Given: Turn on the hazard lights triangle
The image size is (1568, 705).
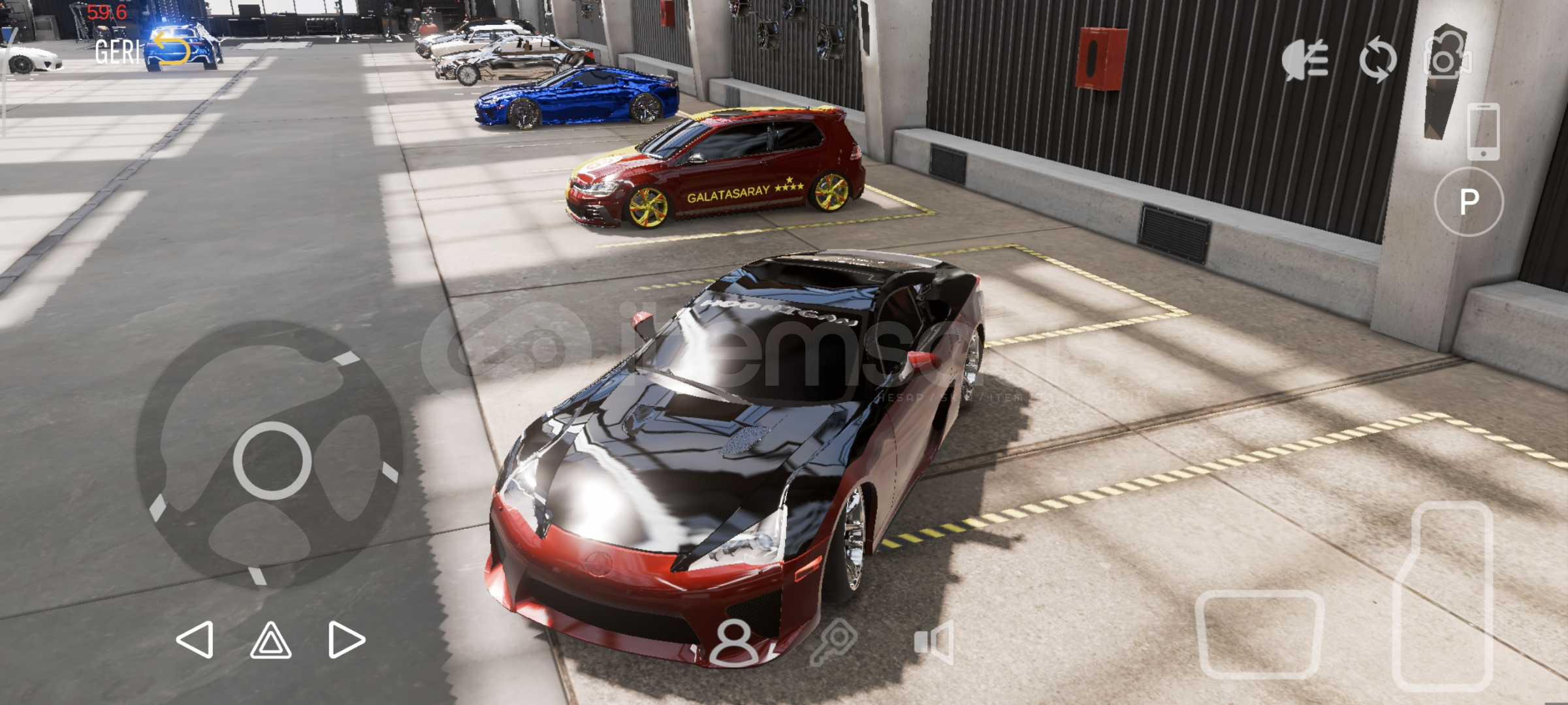Looking at the screenshot, I should (271, 640).
